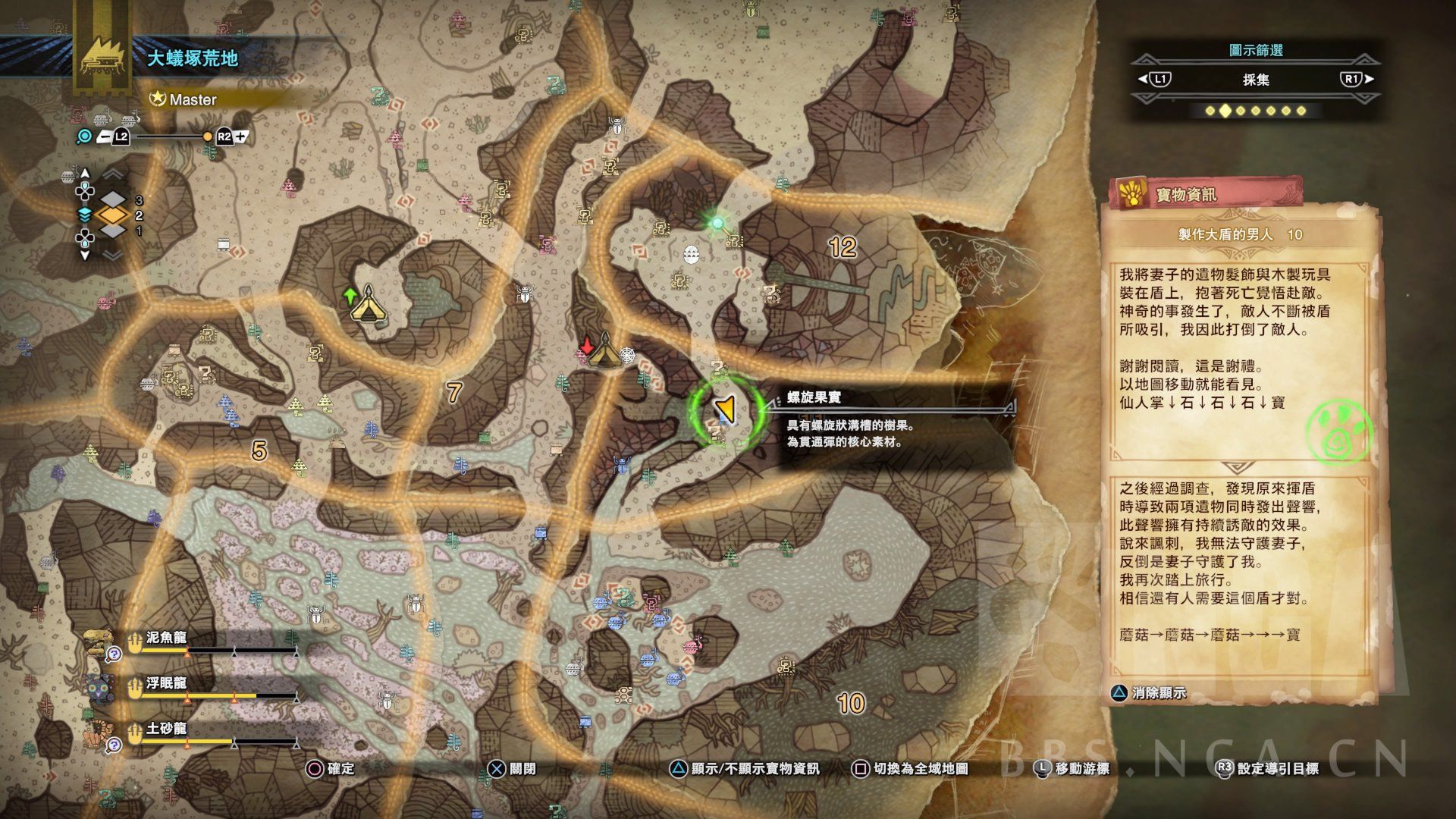The height and width of the screenshot is (819, 1456).
Task: Select the egg icon on the map
Action: (691, 254)
